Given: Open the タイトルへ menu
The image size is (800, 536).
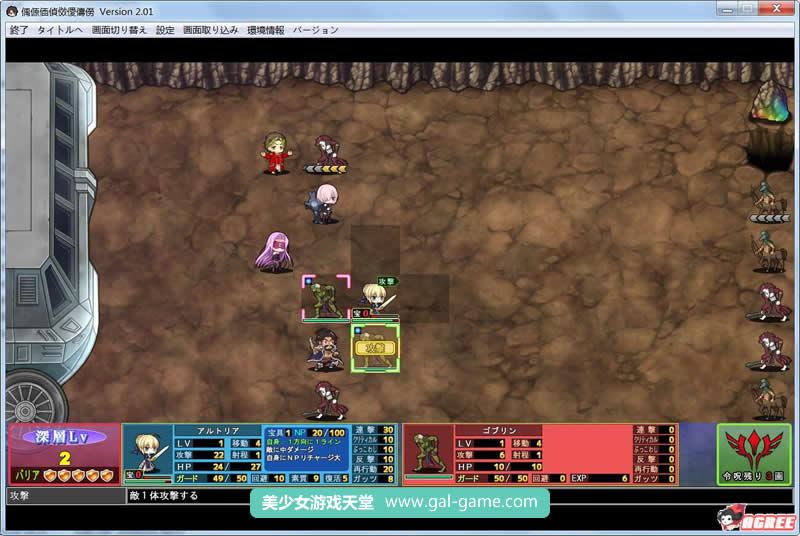Looking at the screenshot, I should 60,30.
